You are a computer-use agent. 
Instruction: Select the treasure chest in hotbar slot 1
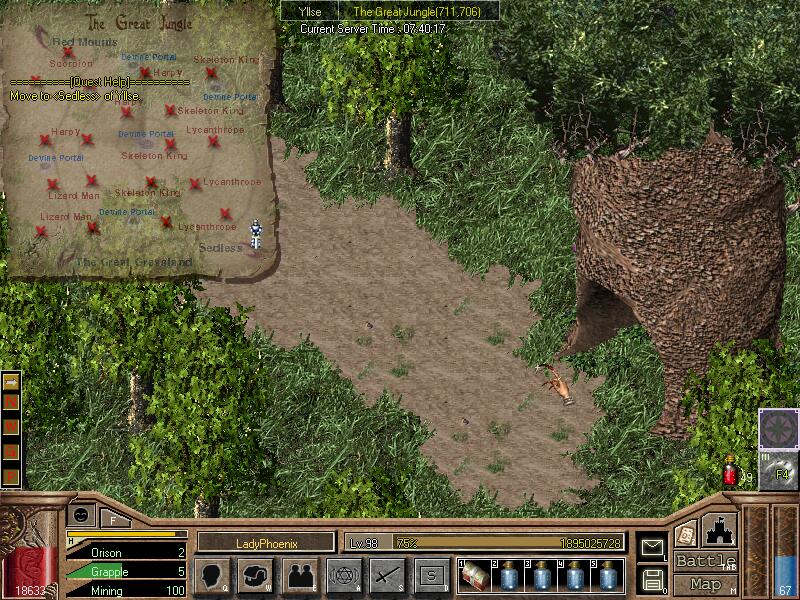(x=474, y=576)
